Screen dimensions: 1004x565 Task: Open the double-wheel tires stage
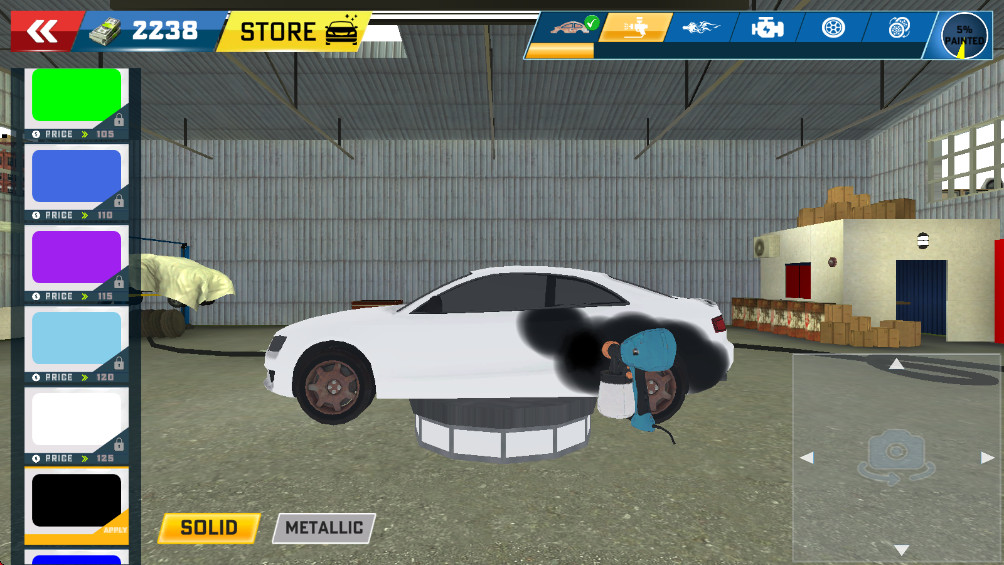[899, 28]
